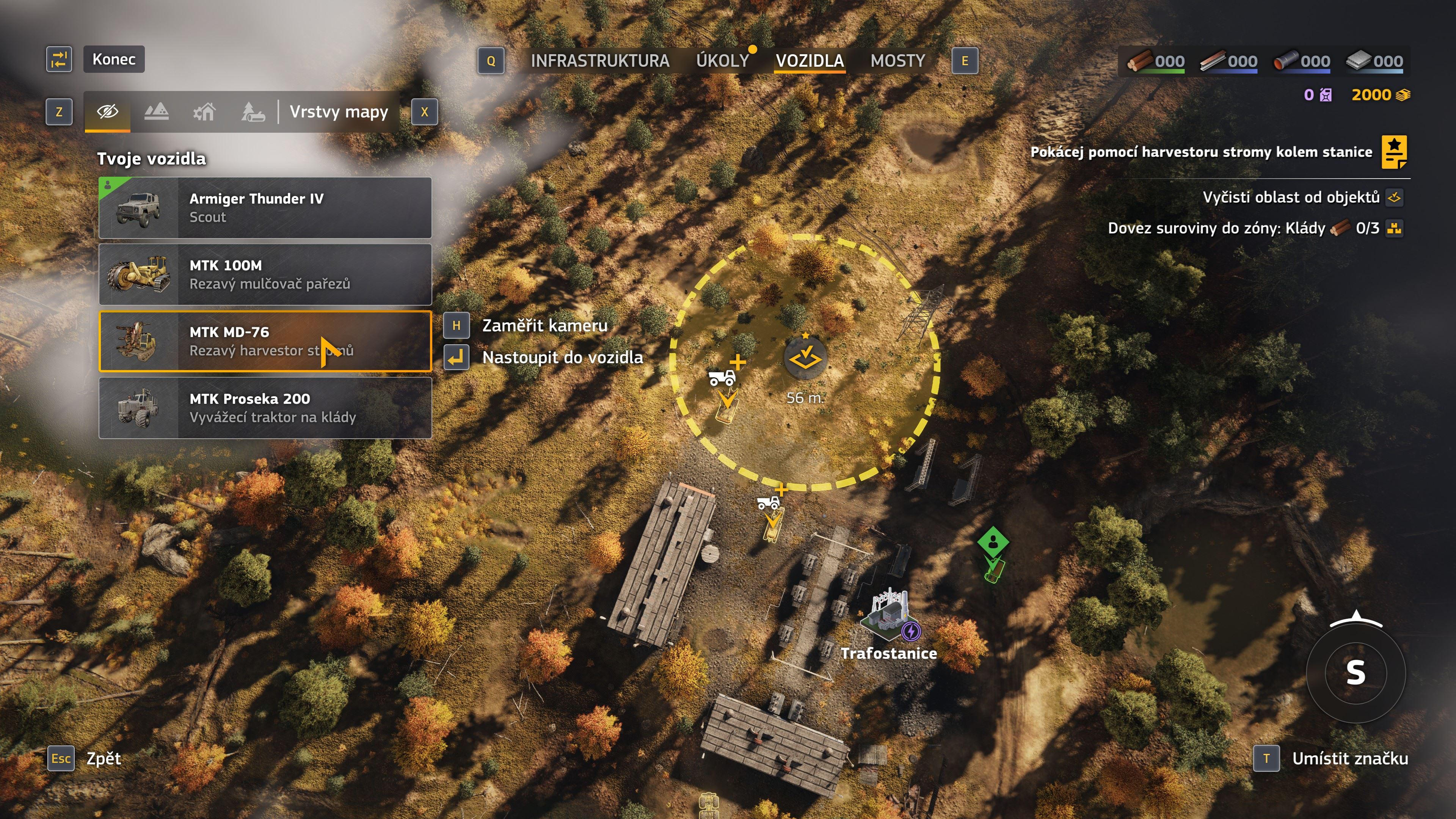
Task: Switch to the MOSTY tab
Action: point(897,61)
